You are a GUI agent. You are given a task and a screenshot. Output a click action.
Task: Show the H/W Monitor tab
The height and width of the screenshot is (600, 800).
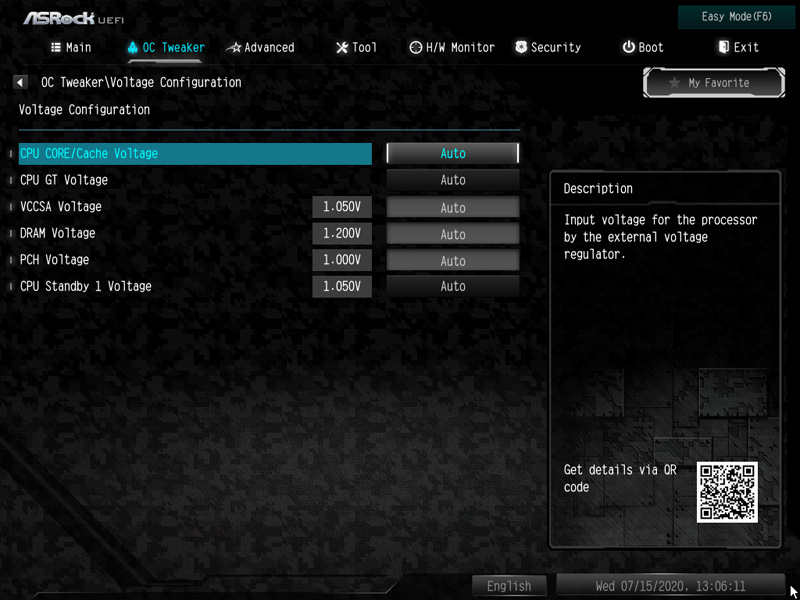(452, 47)
